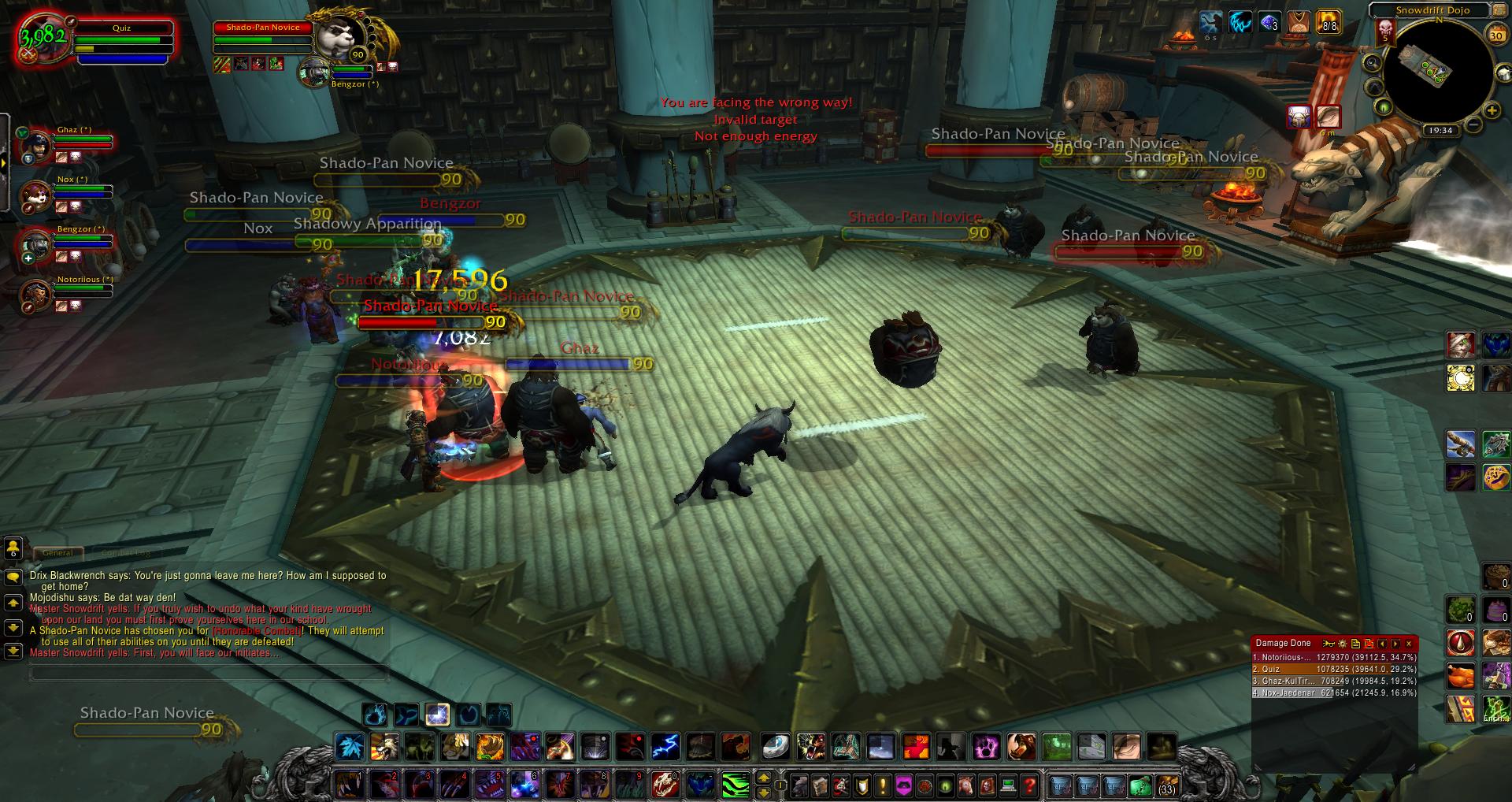Viewport: 1512px width, 802px height.
Task: Use the skull ability in slot 0
Action: pyautogui.click(x=663, y=785)
